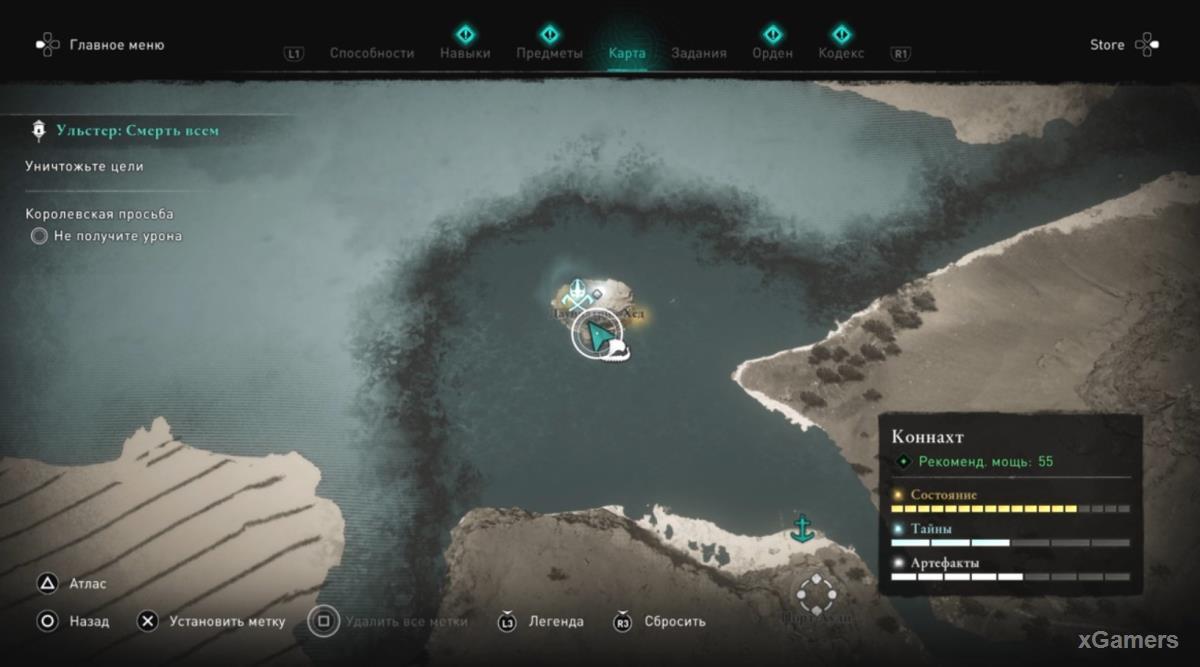Select the player arrow marker on map

[597, 336]
